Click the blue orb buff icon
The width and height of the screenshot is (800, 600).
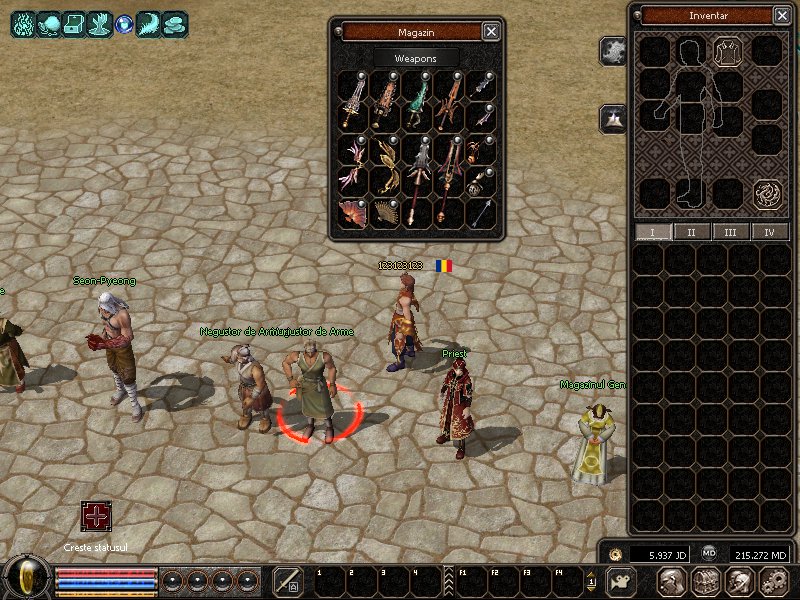tap(124, 24)
